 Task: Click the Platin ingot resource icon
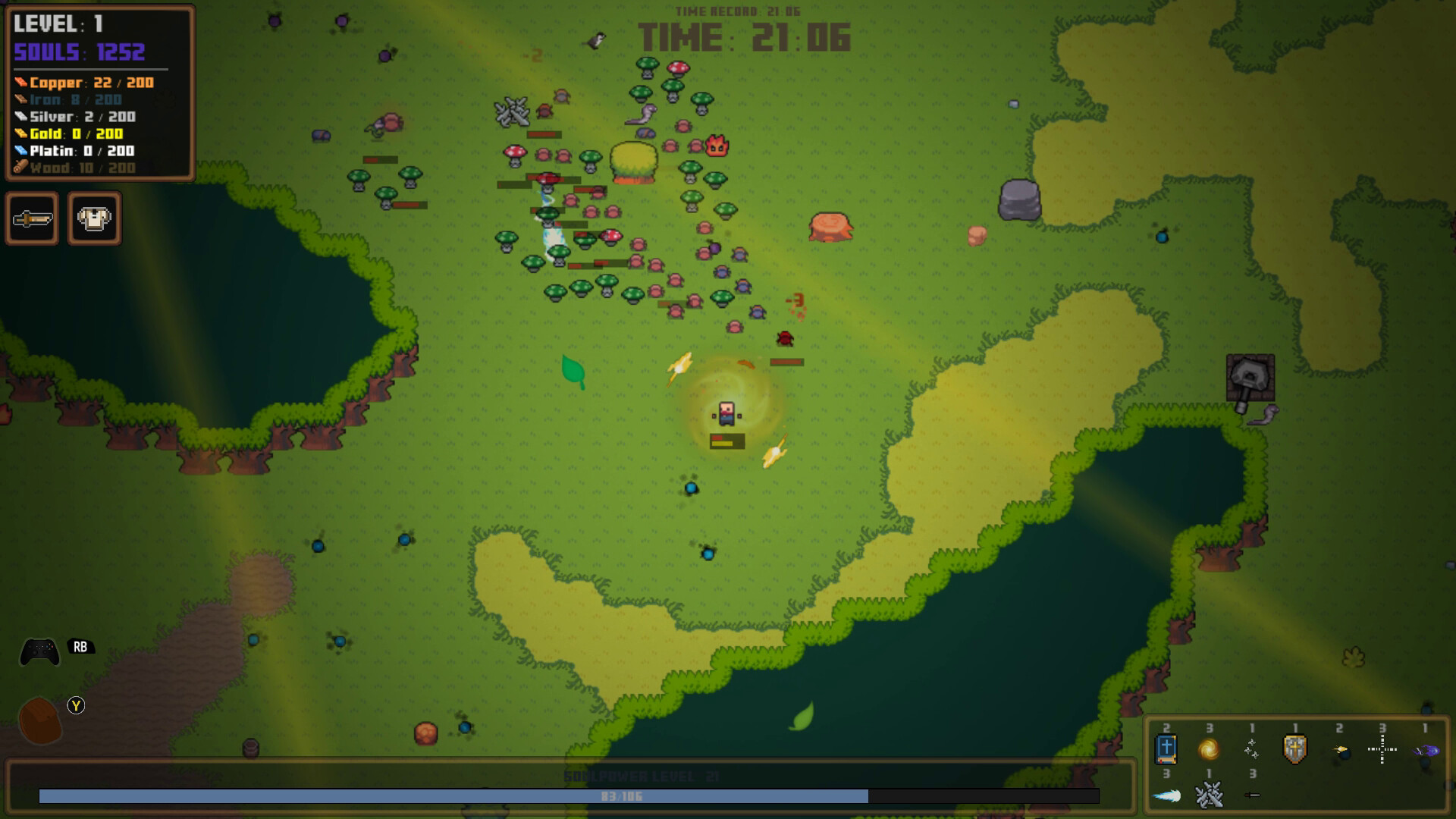tap(21, 151)
